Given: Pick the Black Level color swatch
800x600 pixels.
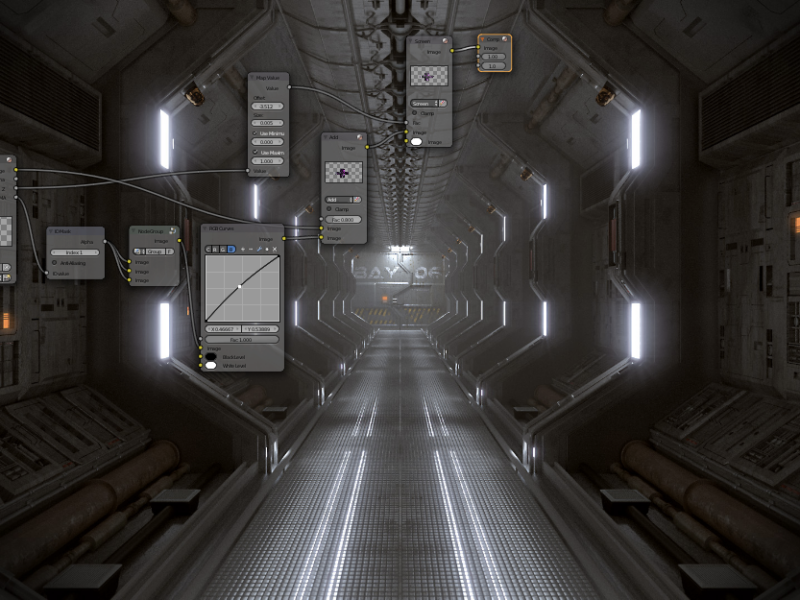Looking at the screenshot, I should pos(211,355).
